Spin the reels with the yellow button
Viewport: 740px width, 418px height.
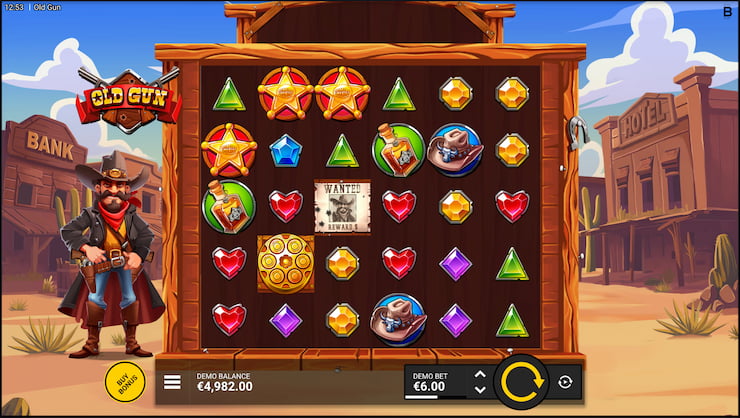coord(521,382)
